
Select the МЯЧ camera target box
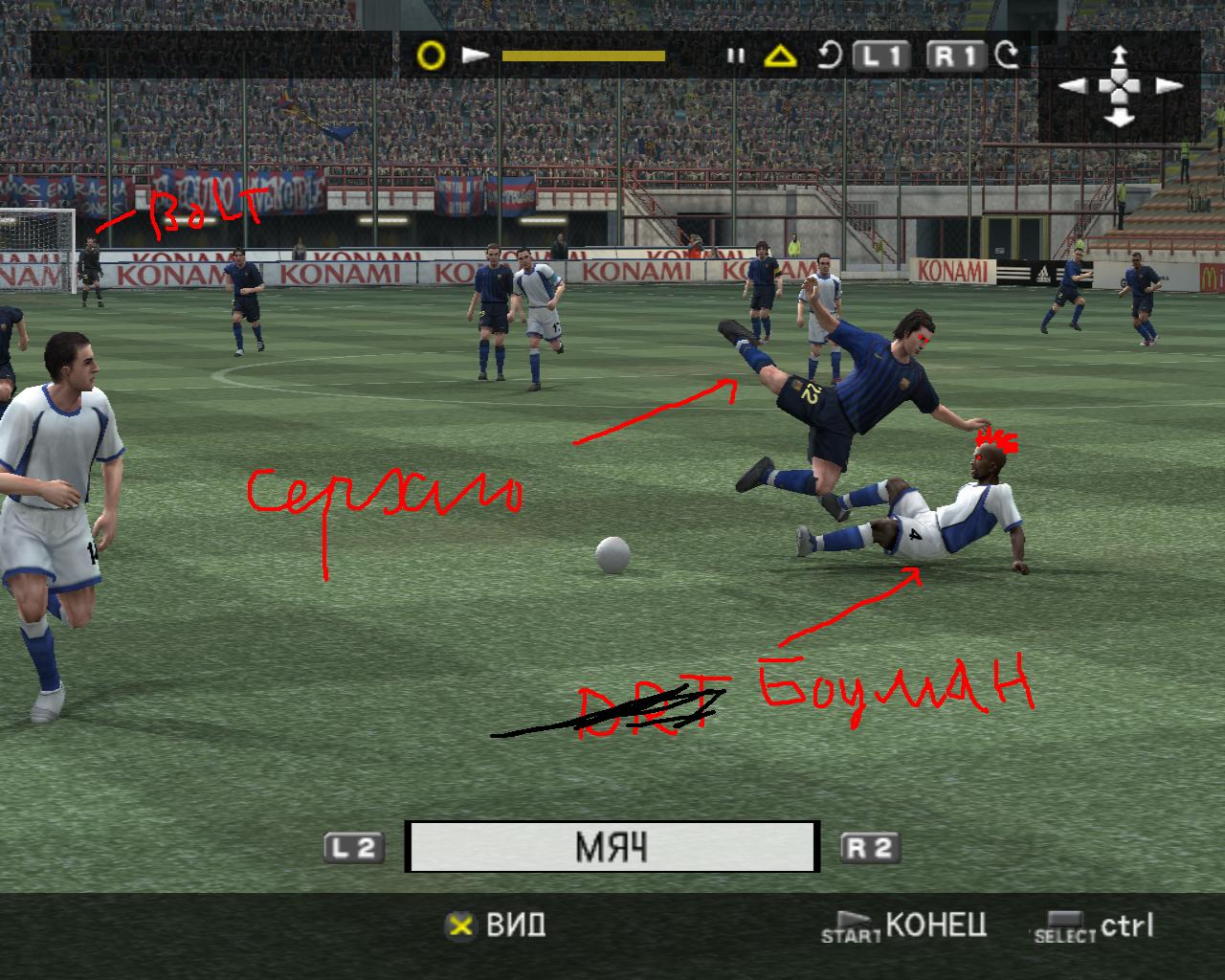pyautogui.click(x=612, y=847)
